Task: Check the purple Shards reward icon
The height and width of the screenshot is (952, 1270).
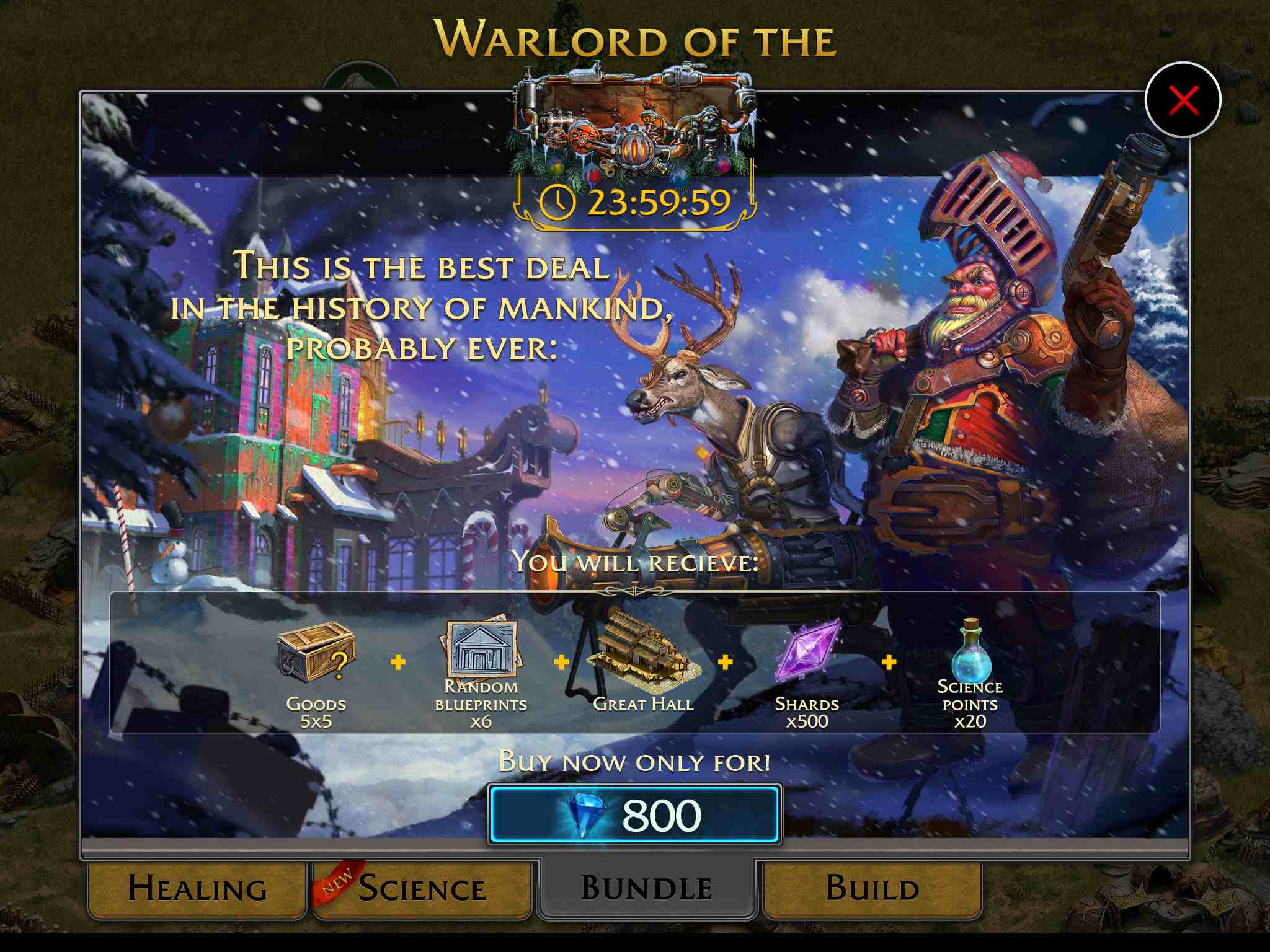Action: pos(807,651)
